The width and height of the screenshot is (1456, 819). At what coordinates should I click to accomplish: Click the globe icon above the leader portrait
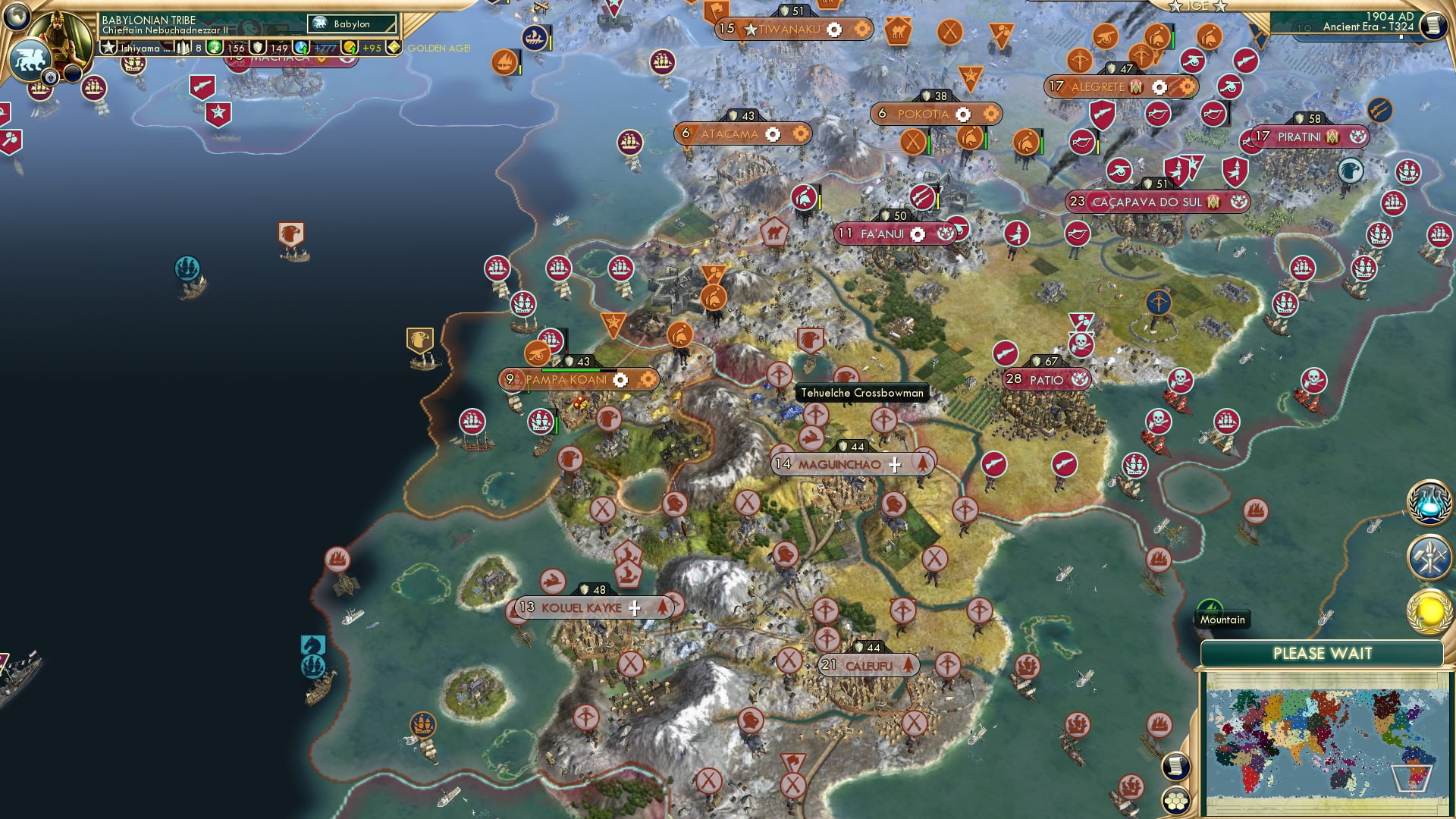16,18
